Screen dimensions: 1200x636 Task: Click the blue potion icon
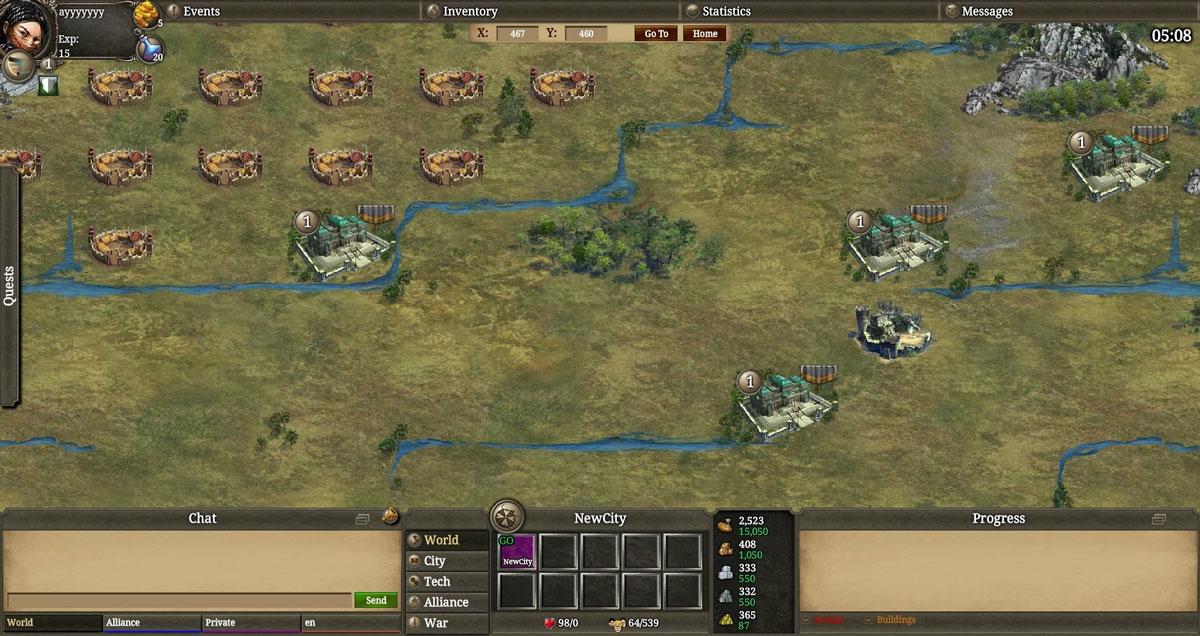(150, 47)
